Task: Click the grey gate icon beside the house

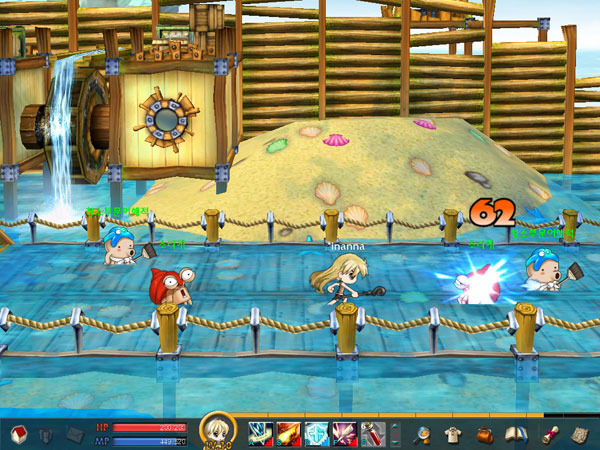Action: (46, 434)
